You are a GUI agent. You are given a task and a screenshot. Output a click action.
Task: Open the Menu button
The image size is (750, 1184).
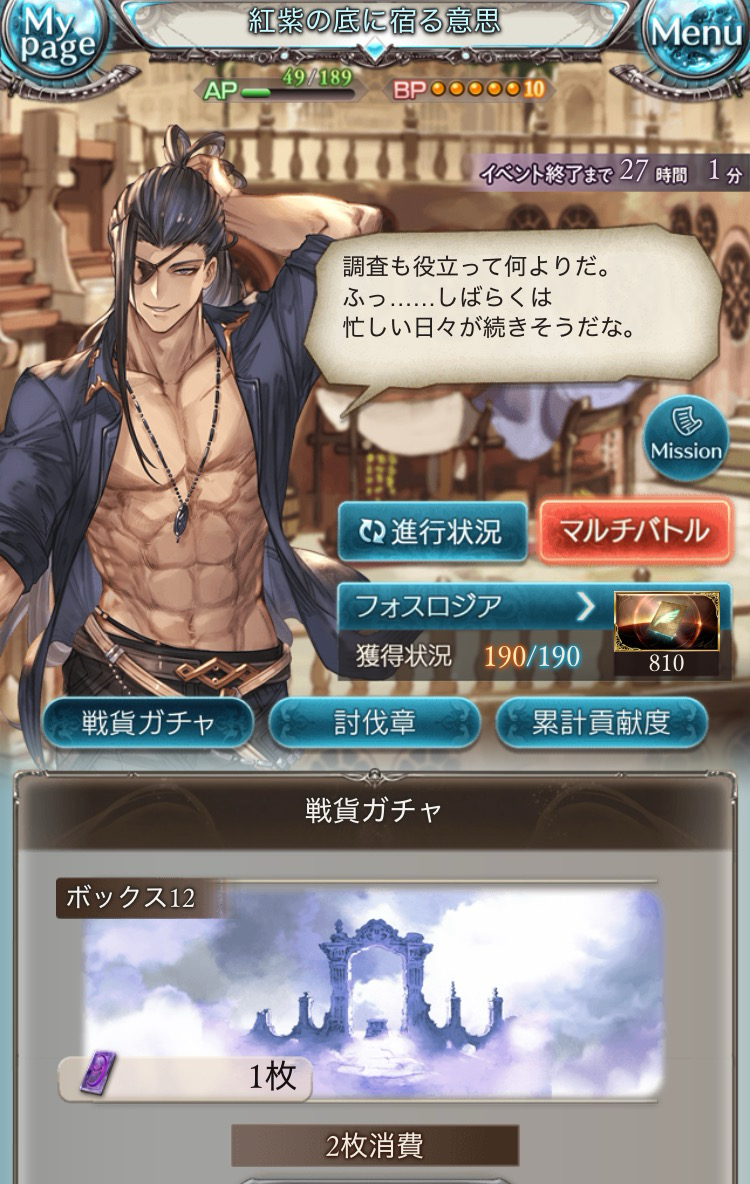point(697,36)
